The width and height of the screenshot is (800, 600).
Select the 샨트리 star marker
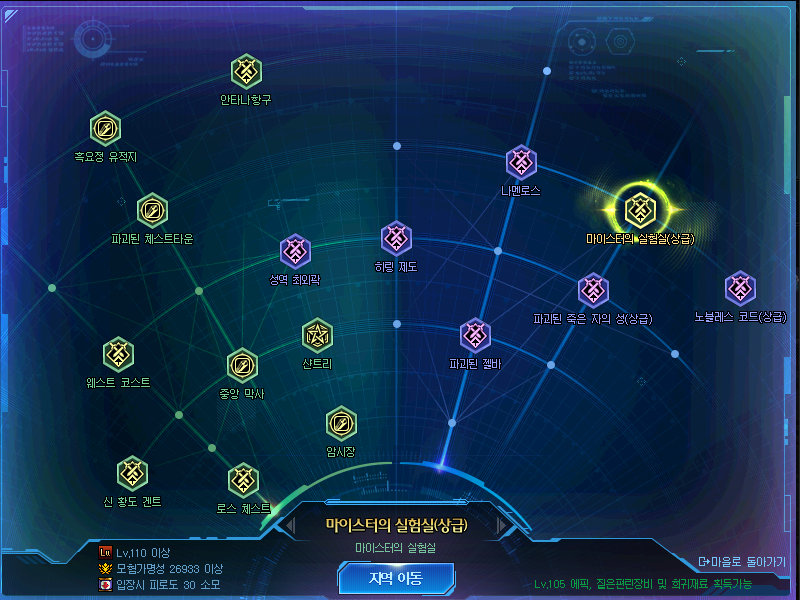317,335
